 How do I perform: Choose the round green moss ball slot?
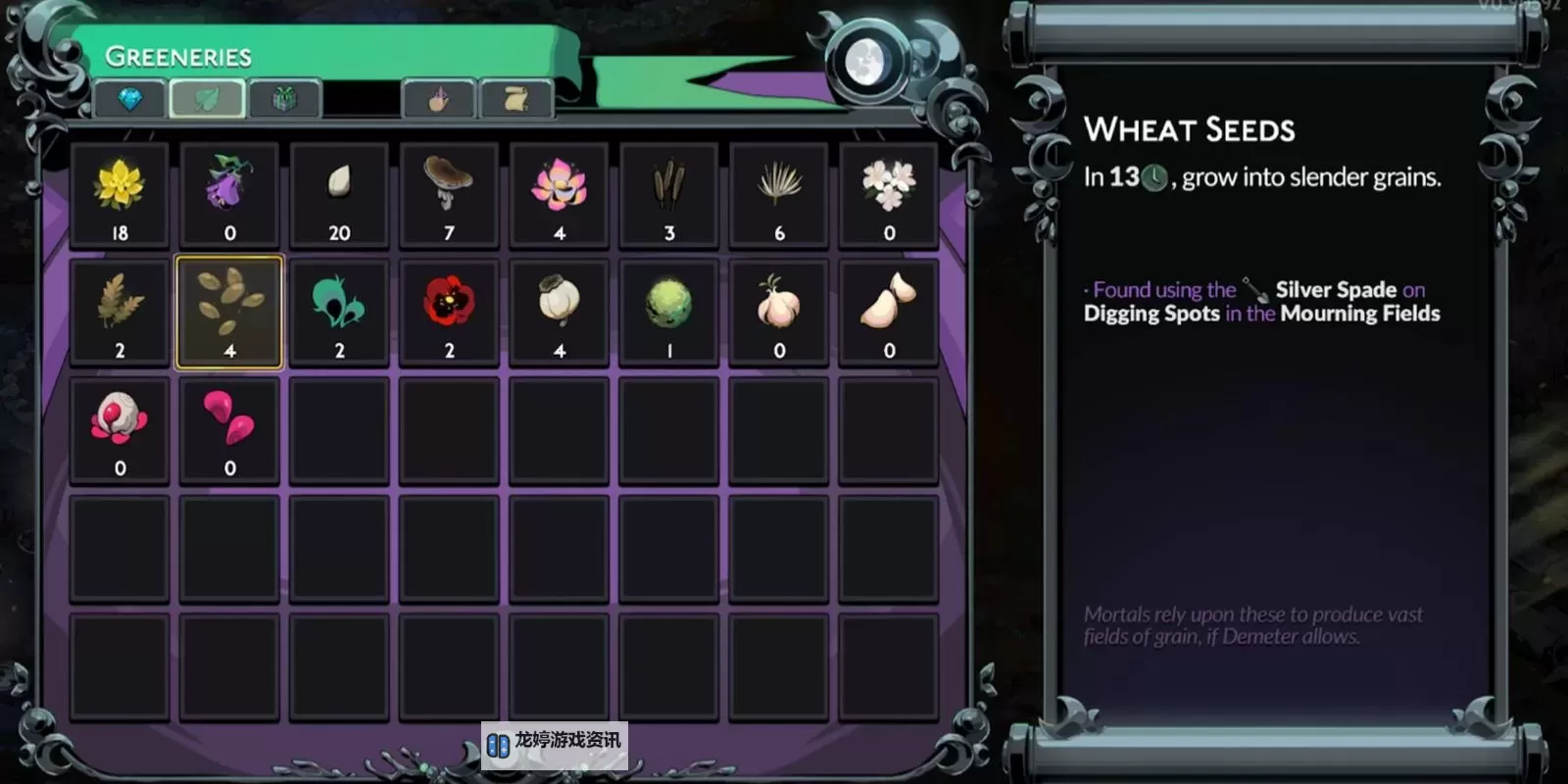669,313
